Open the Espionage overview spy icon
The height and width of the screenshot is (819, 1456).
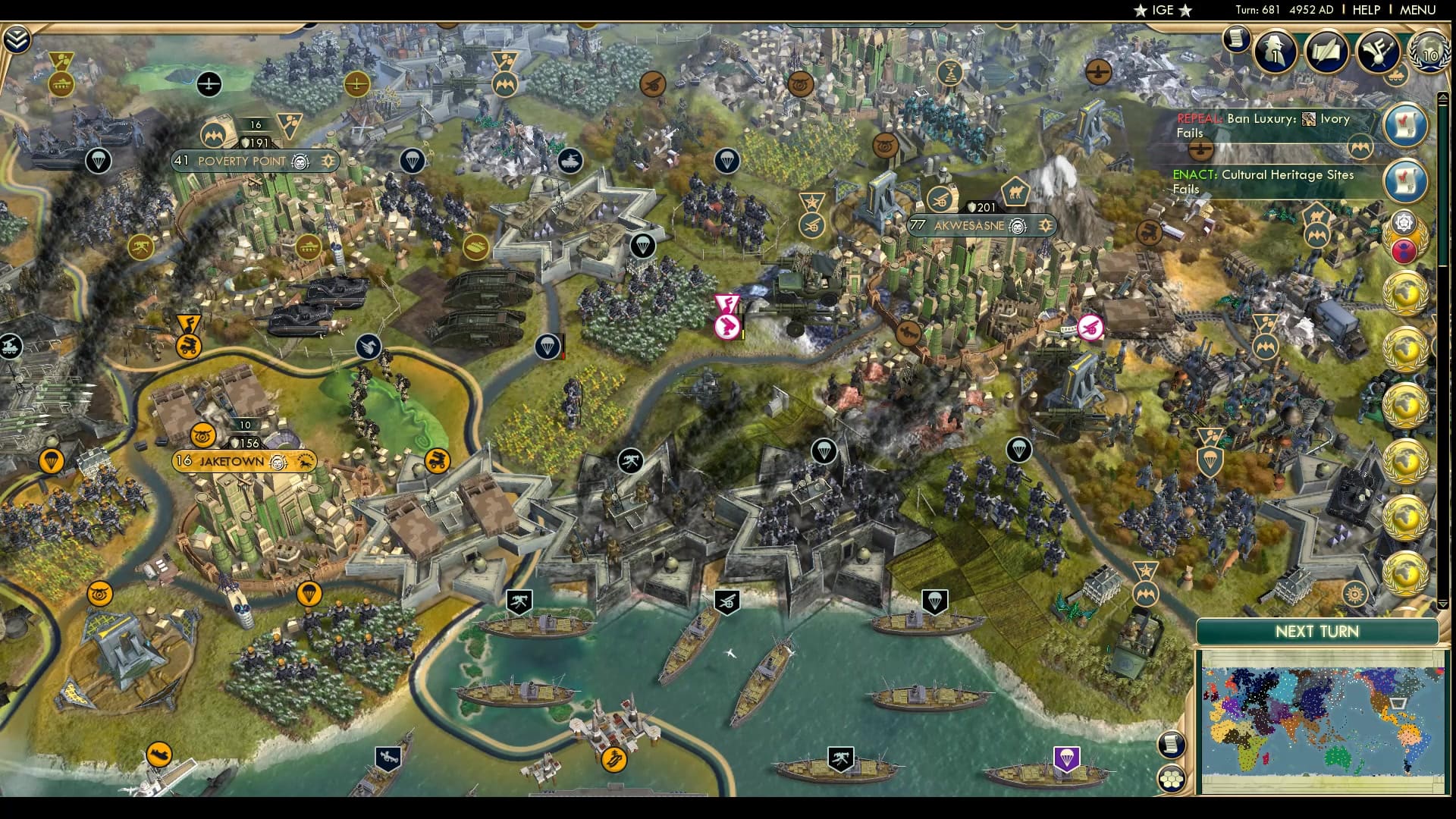click(1274, 52)
